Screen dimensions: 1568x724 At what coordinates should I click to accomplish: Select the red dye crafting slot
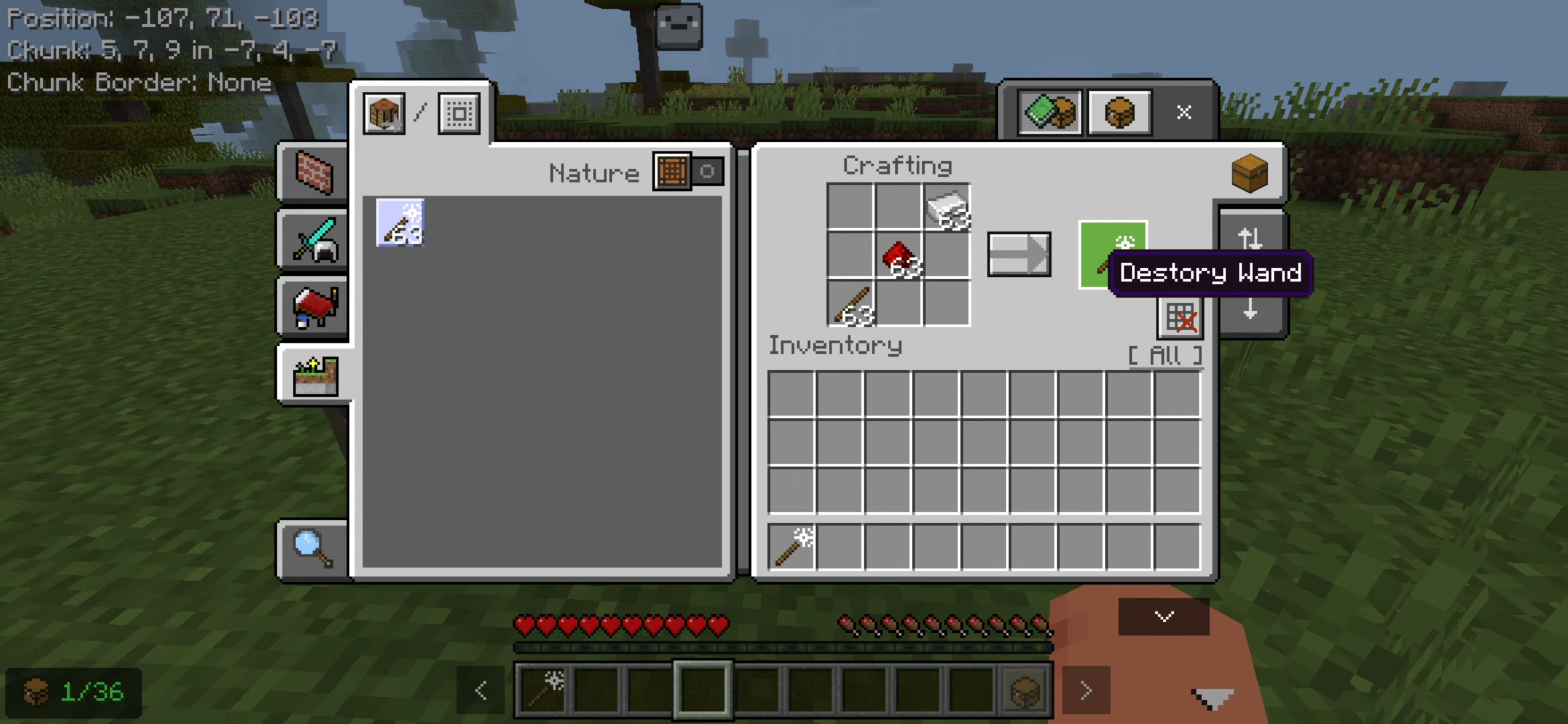click(899, 255)
